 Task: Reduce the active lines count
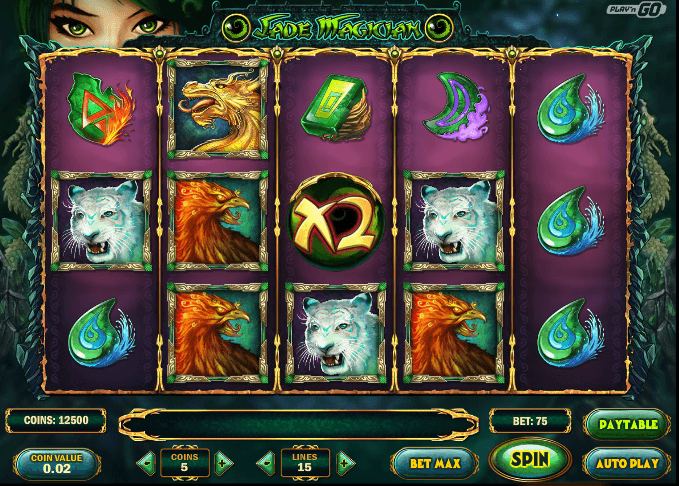click(x=267, y=463)
